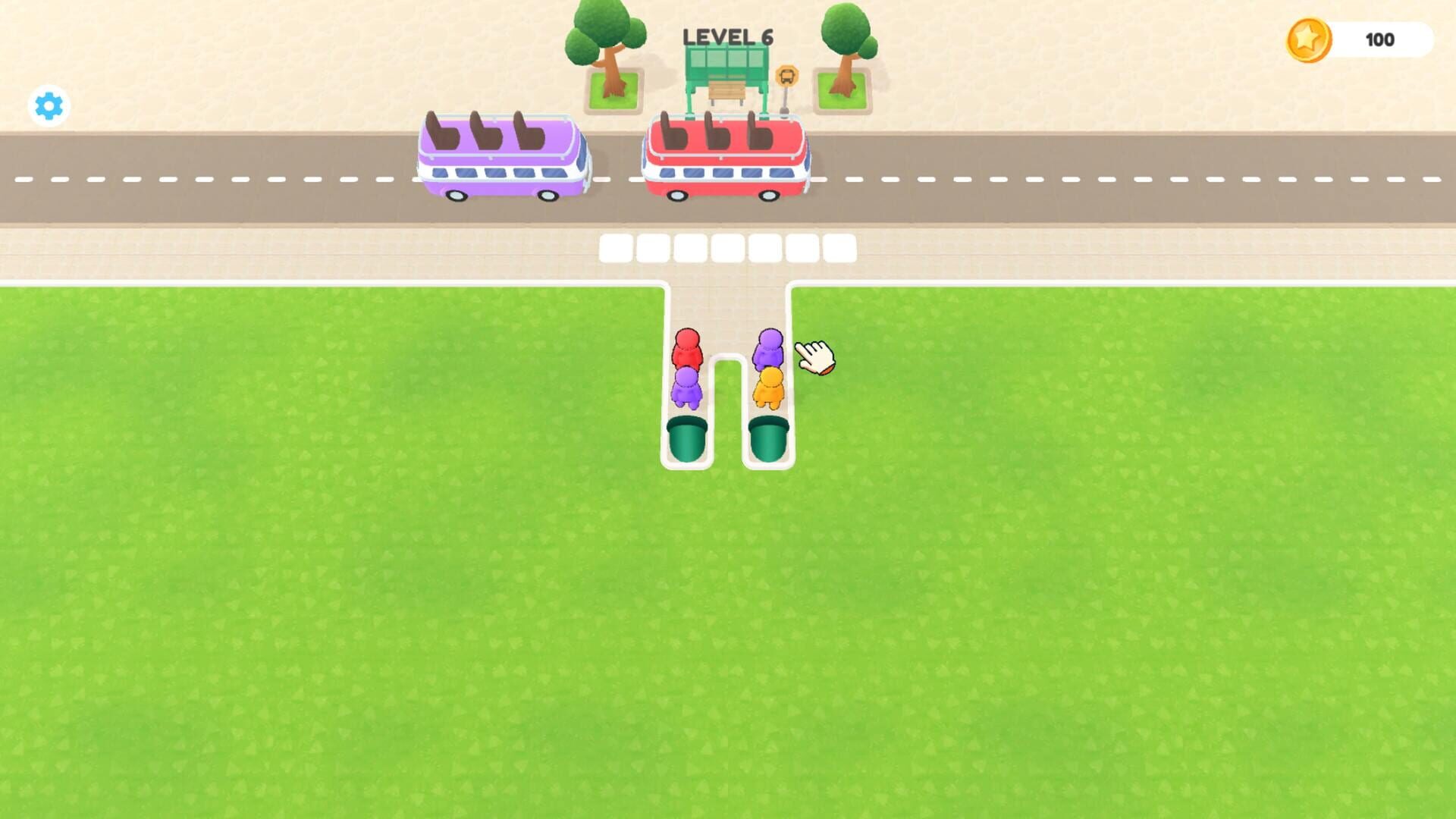Select the green bus shelter canopy
1456x819 pixels.
click(x=726, y=61)
